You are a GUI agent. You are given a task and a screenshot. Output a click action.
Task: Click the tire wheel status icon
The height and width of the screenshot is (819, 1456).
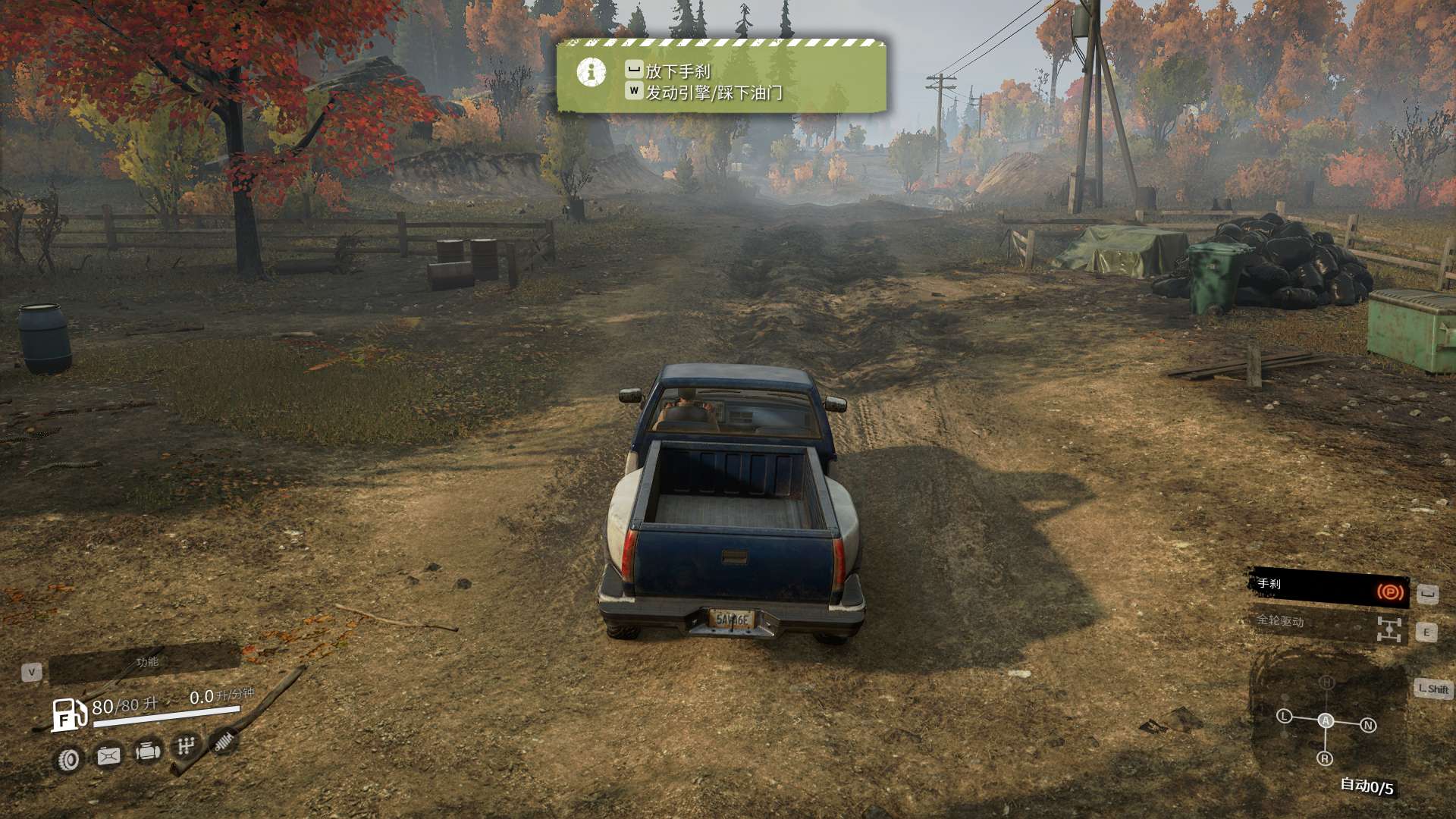tap(69, 759)
